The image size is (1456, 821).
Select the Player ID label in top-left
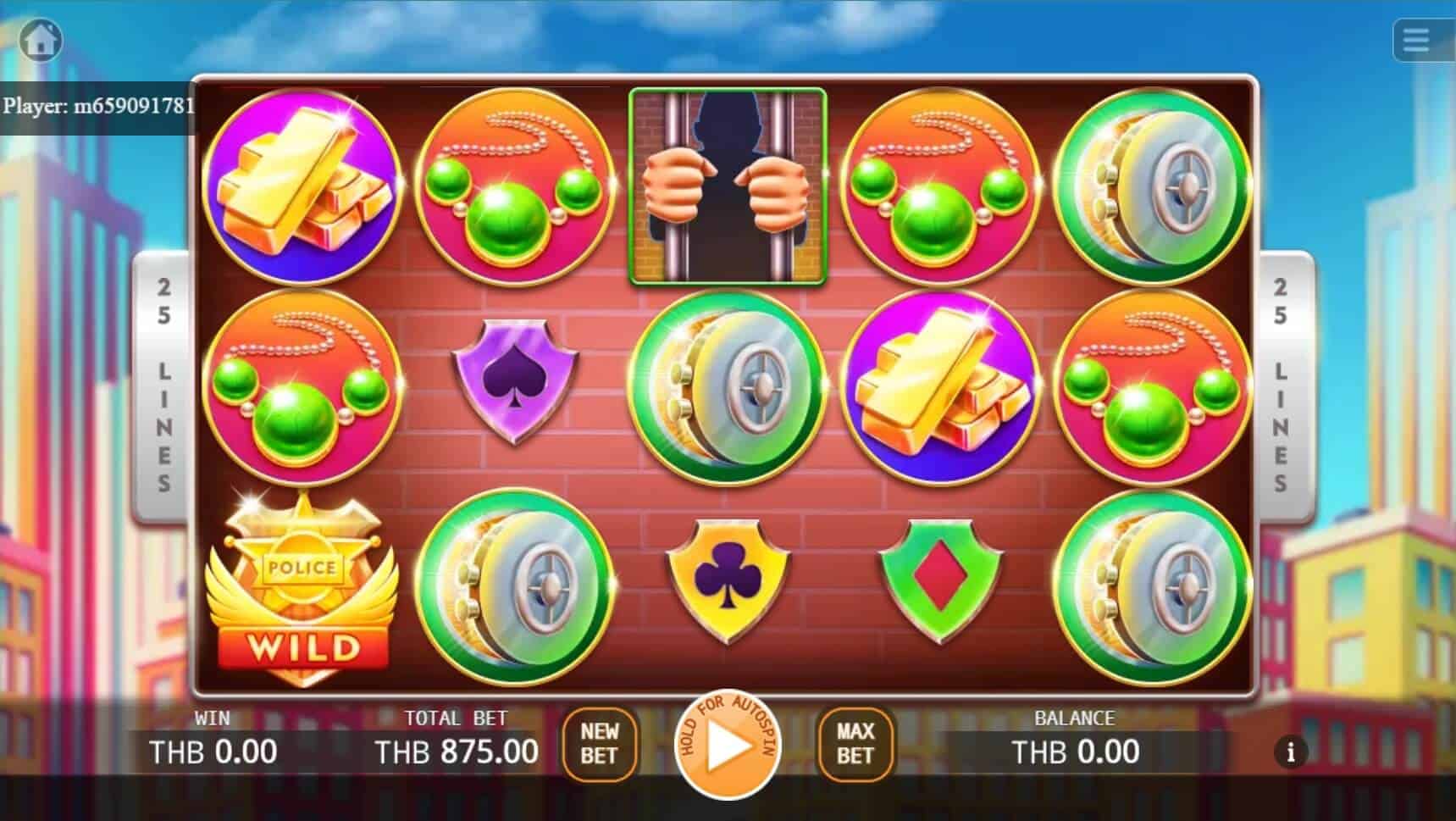pyautogui.click(x=96, y=107)
